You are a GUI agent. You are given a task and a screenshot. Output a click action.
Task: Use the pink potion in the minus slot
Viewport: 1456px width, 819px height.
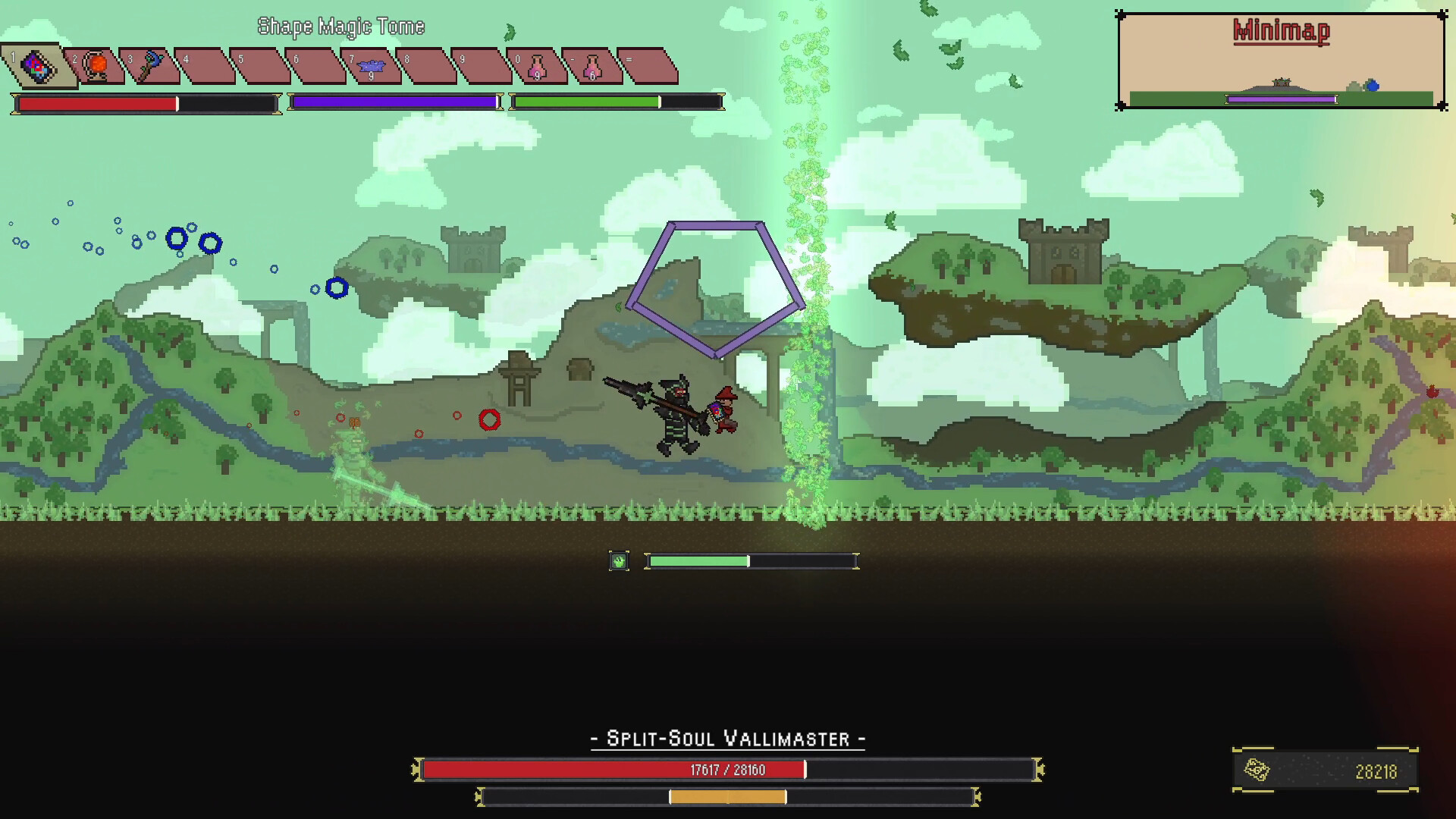[592, 66]
